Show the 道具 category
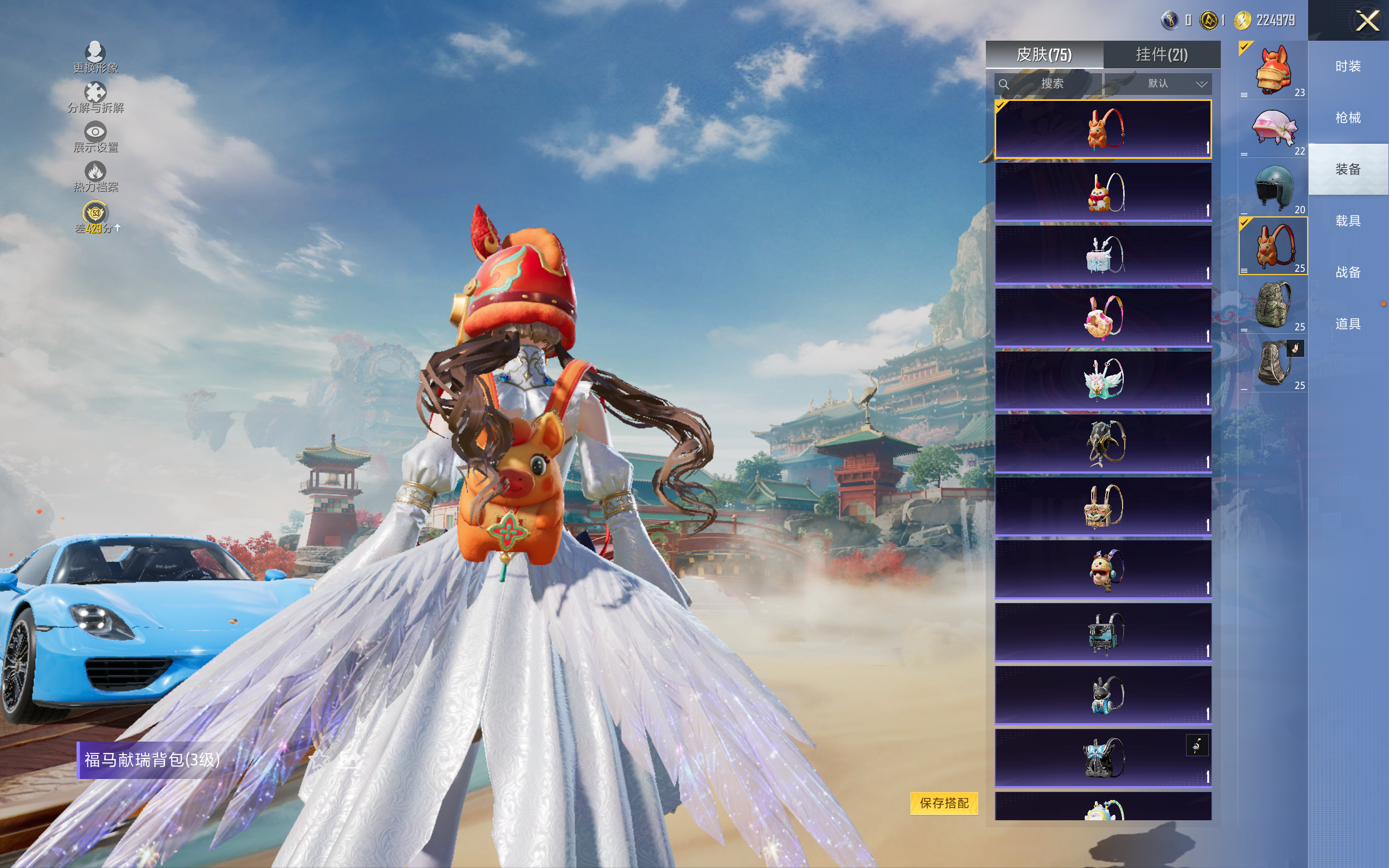 coord(1348,324)
